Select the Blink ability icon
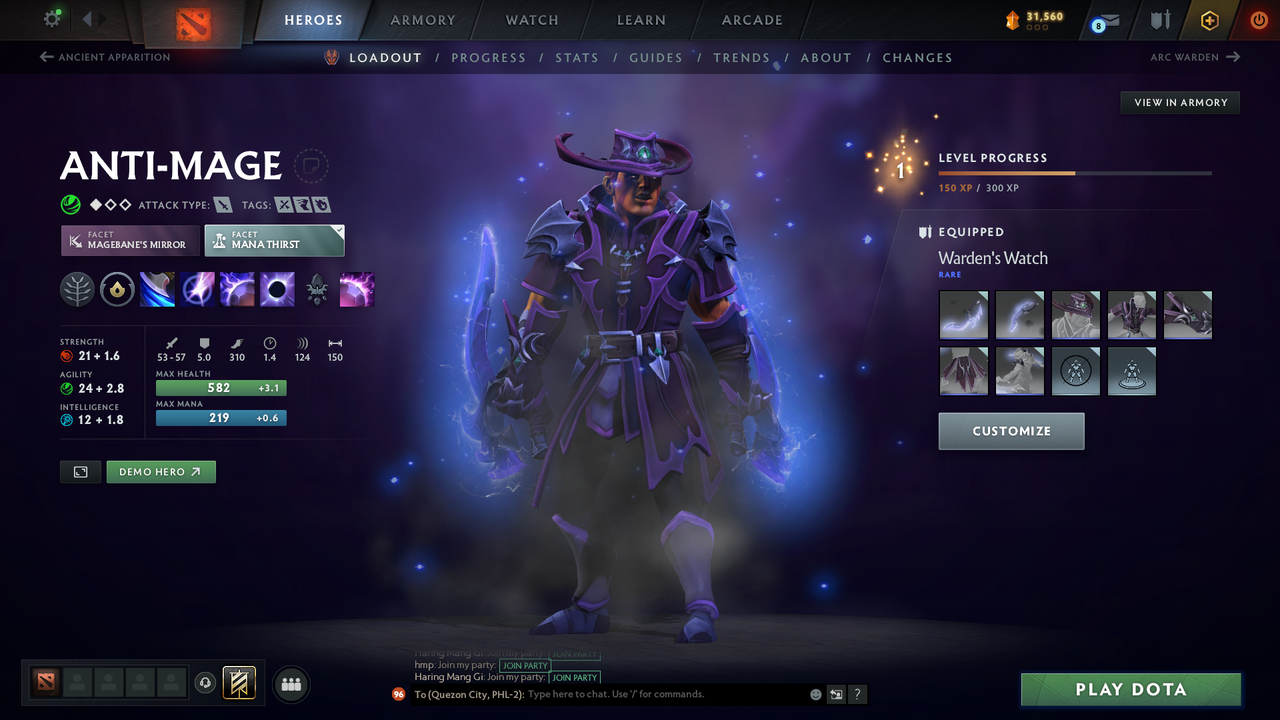Viewport: 1280px width, 720px height. [197, 290]
